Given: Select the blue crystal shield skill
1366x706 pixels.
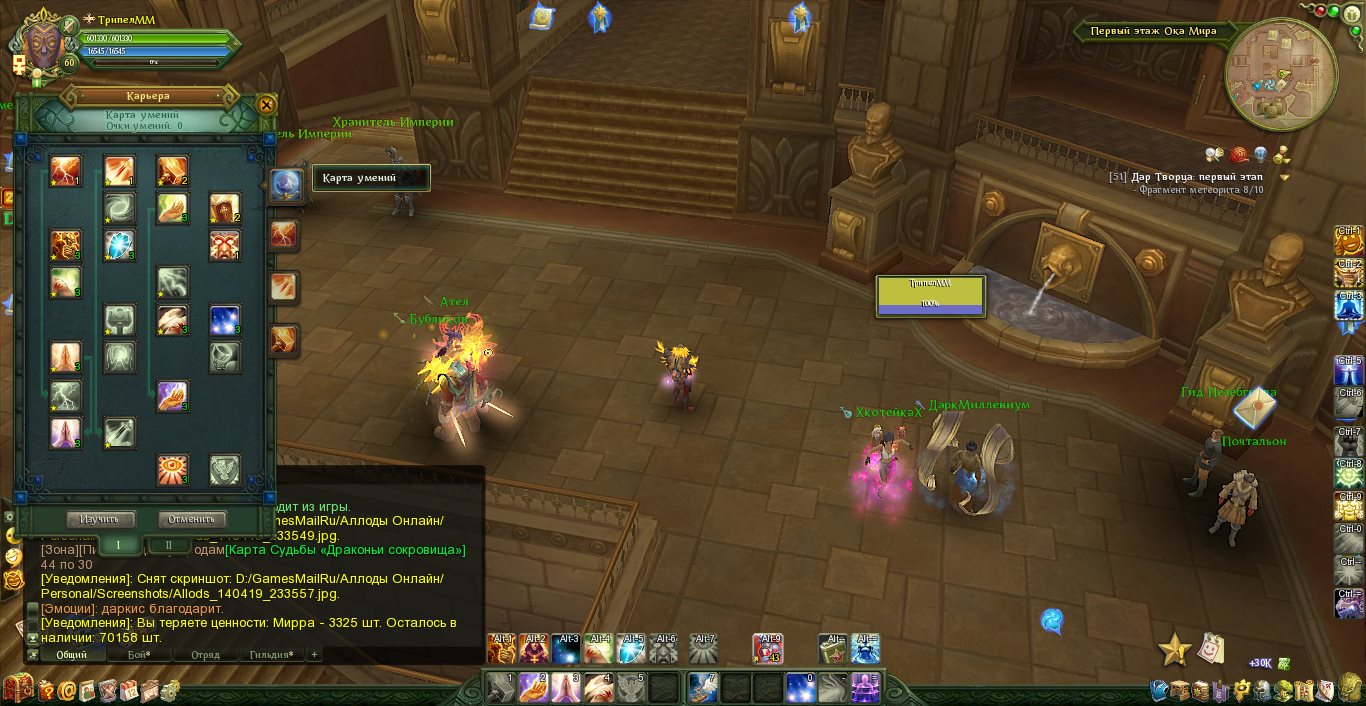Looking at the screenshot, I should click(120, 245).
